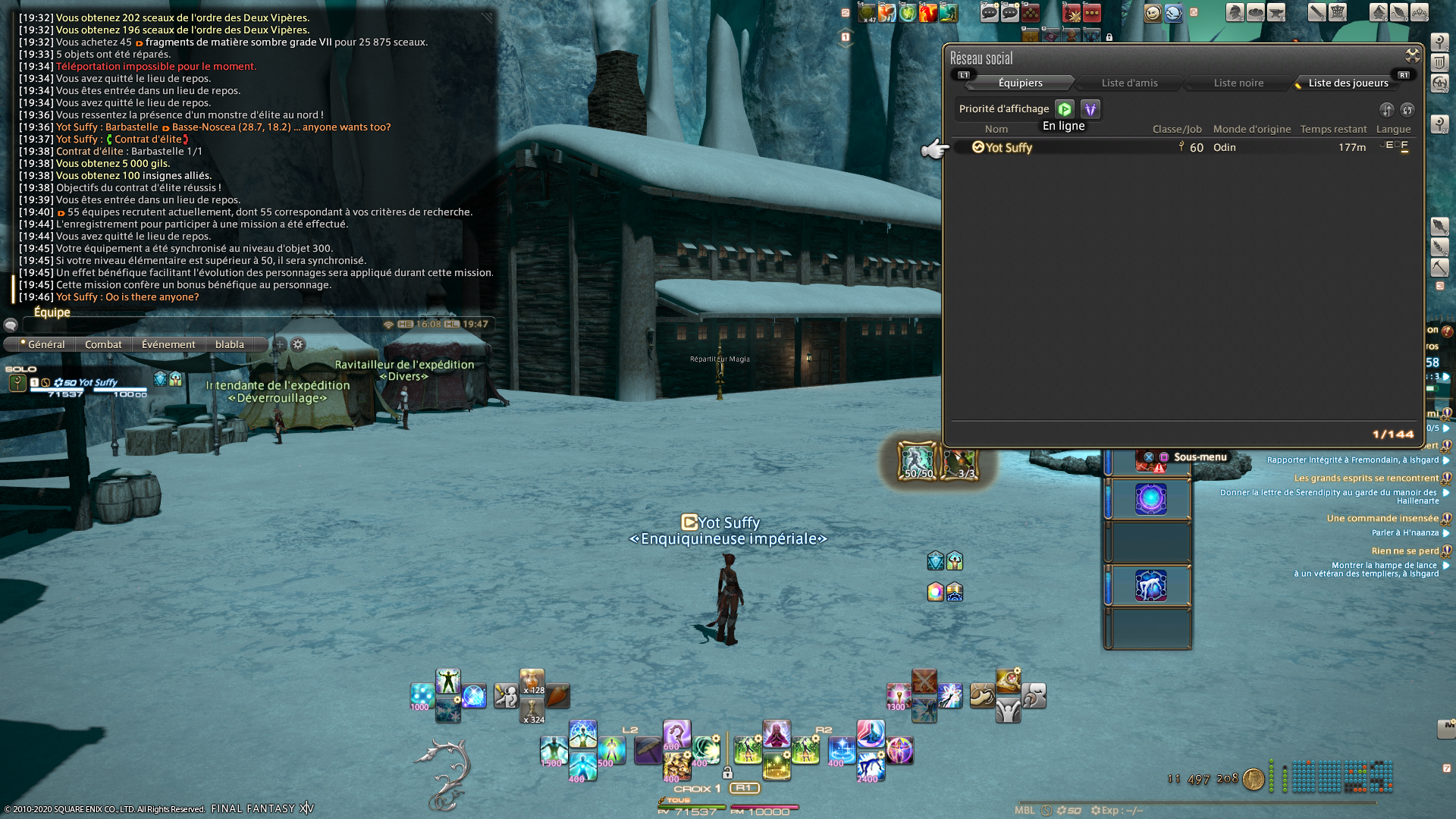Select the Liste des joueurs tab
This screenshot has width=1456, height=819.
1348,83
